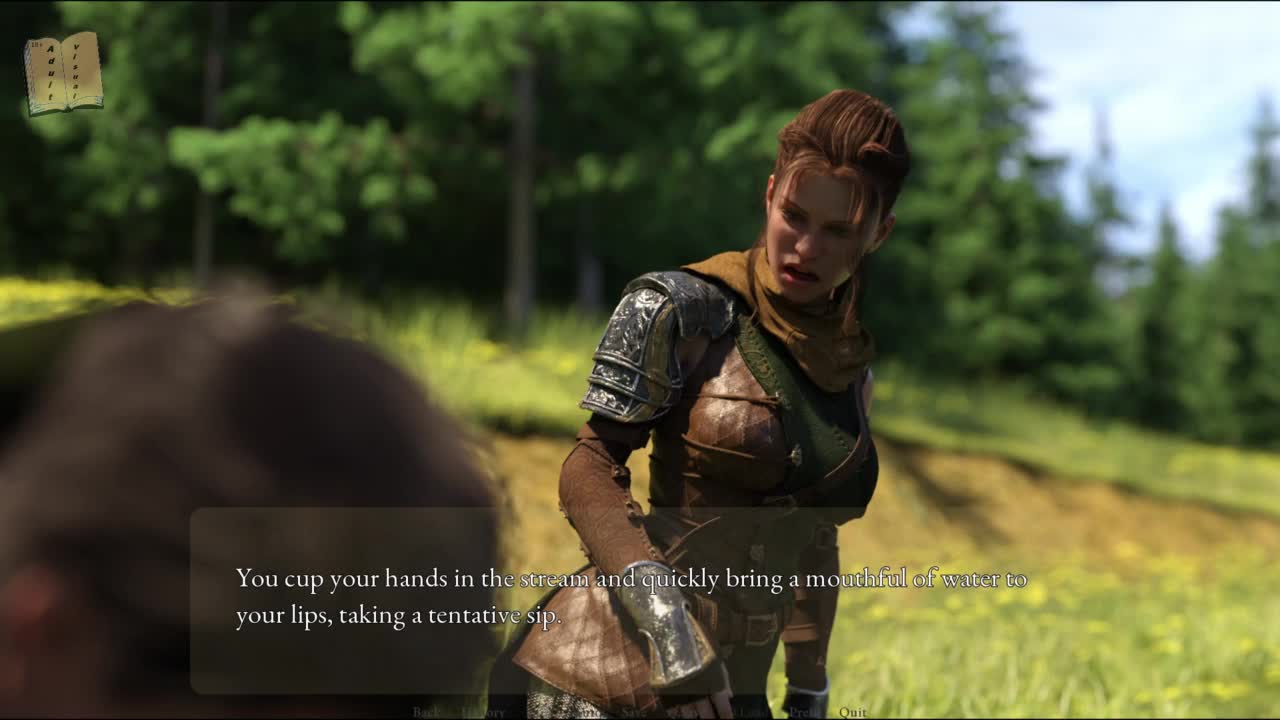
Task: Quit the game from quick menu
Action: [x=853, y=712]
